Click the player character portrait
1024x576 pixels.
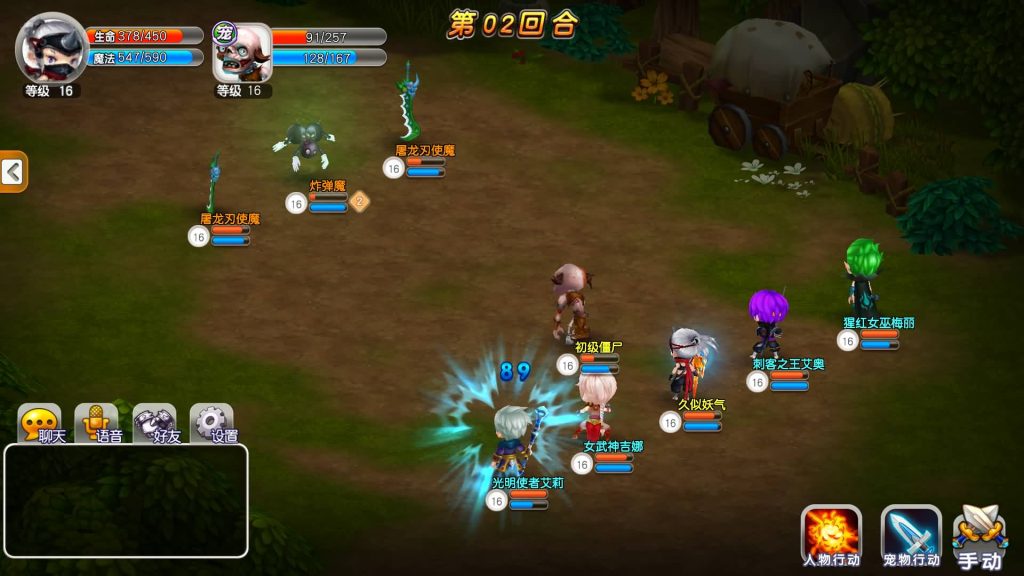coord(52,49)
